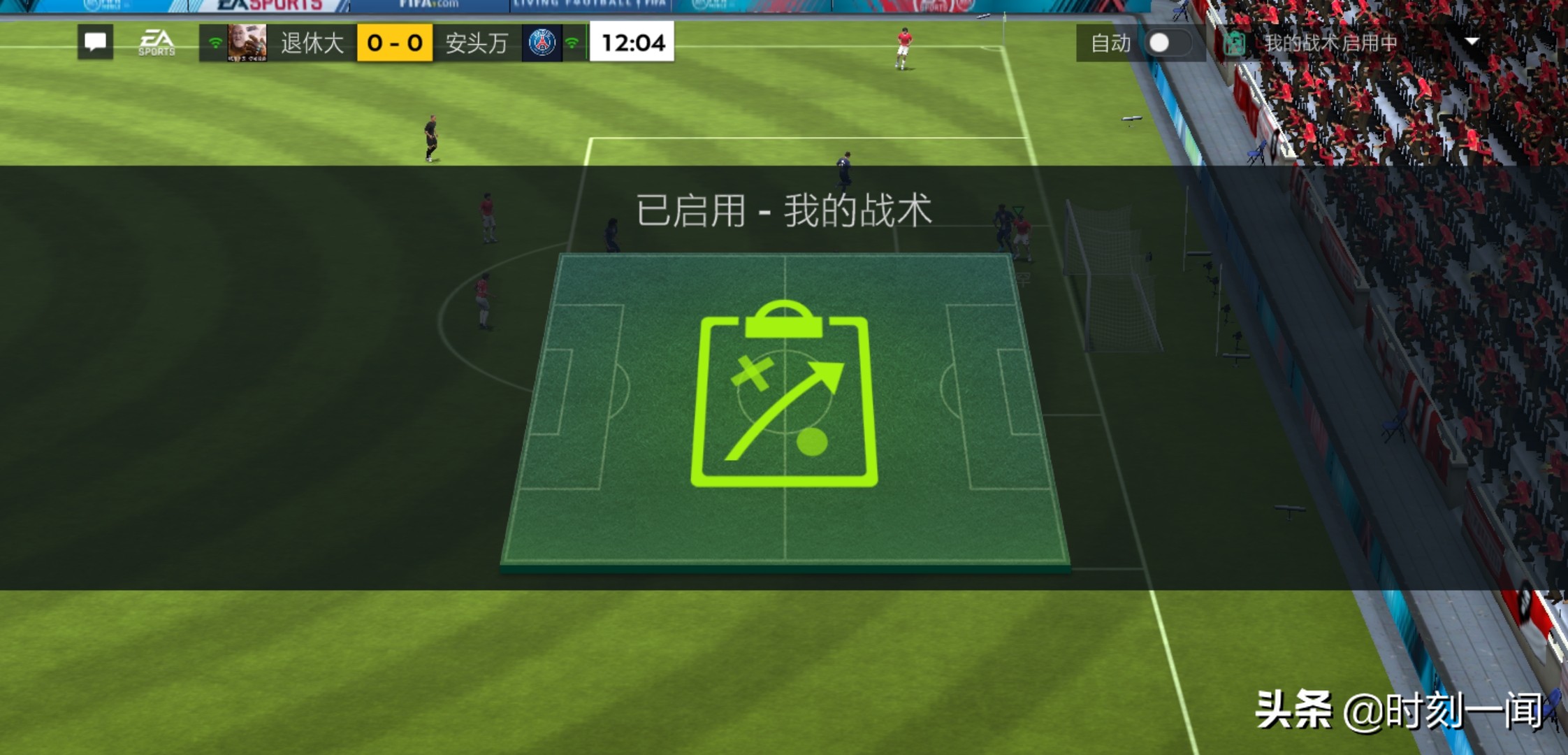Select the 安头万 team name

tap(475, 43)
